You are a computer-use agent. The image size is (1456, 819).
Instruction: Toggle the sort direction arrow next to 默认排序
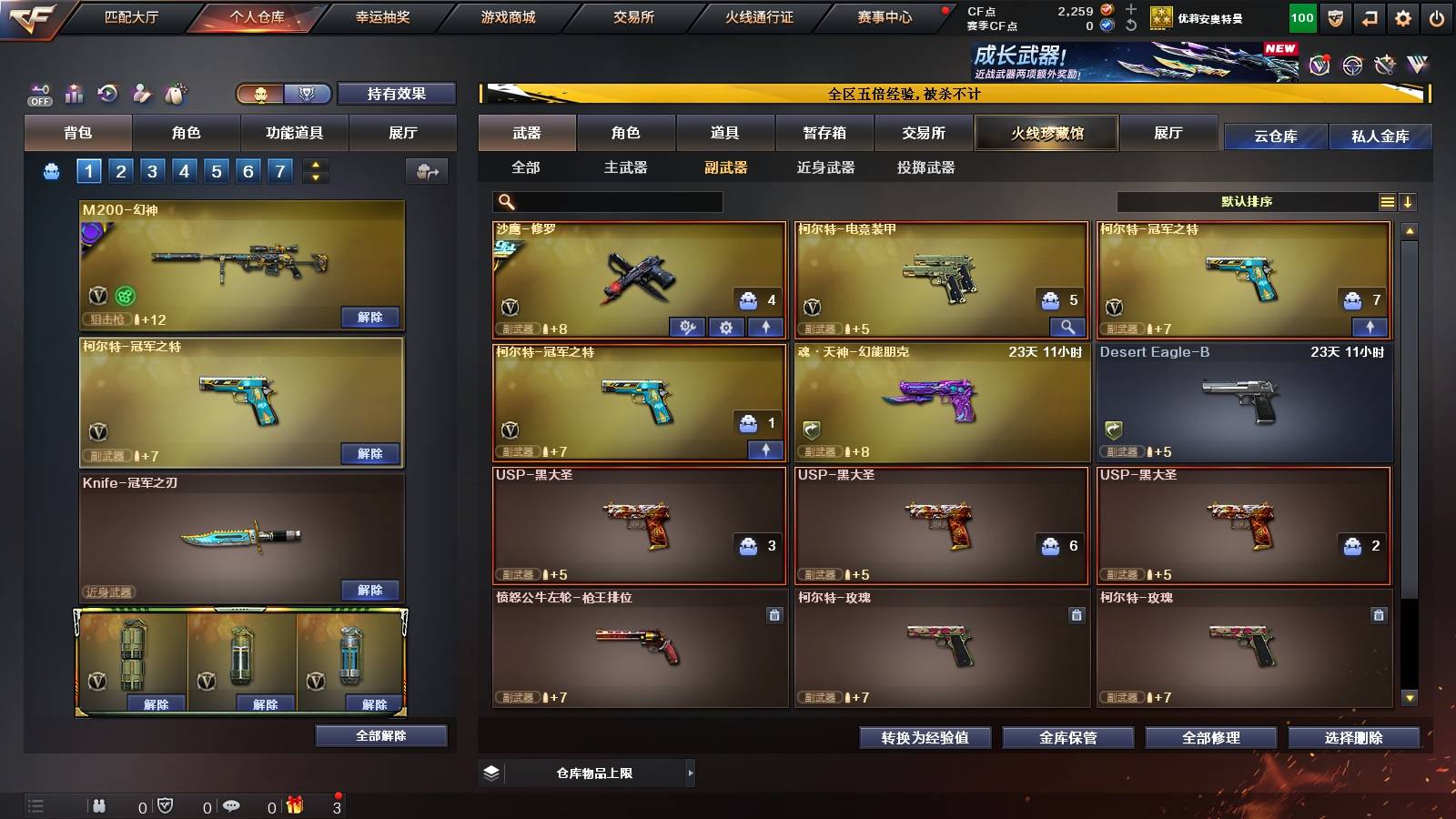click(x=1409, y=201)
